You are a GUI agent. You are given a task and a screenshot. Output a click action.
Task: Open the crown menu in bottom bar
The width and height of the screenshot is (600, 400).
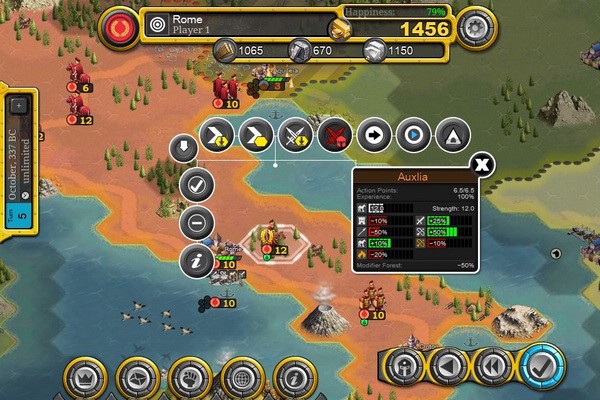[x=85, y=379]
